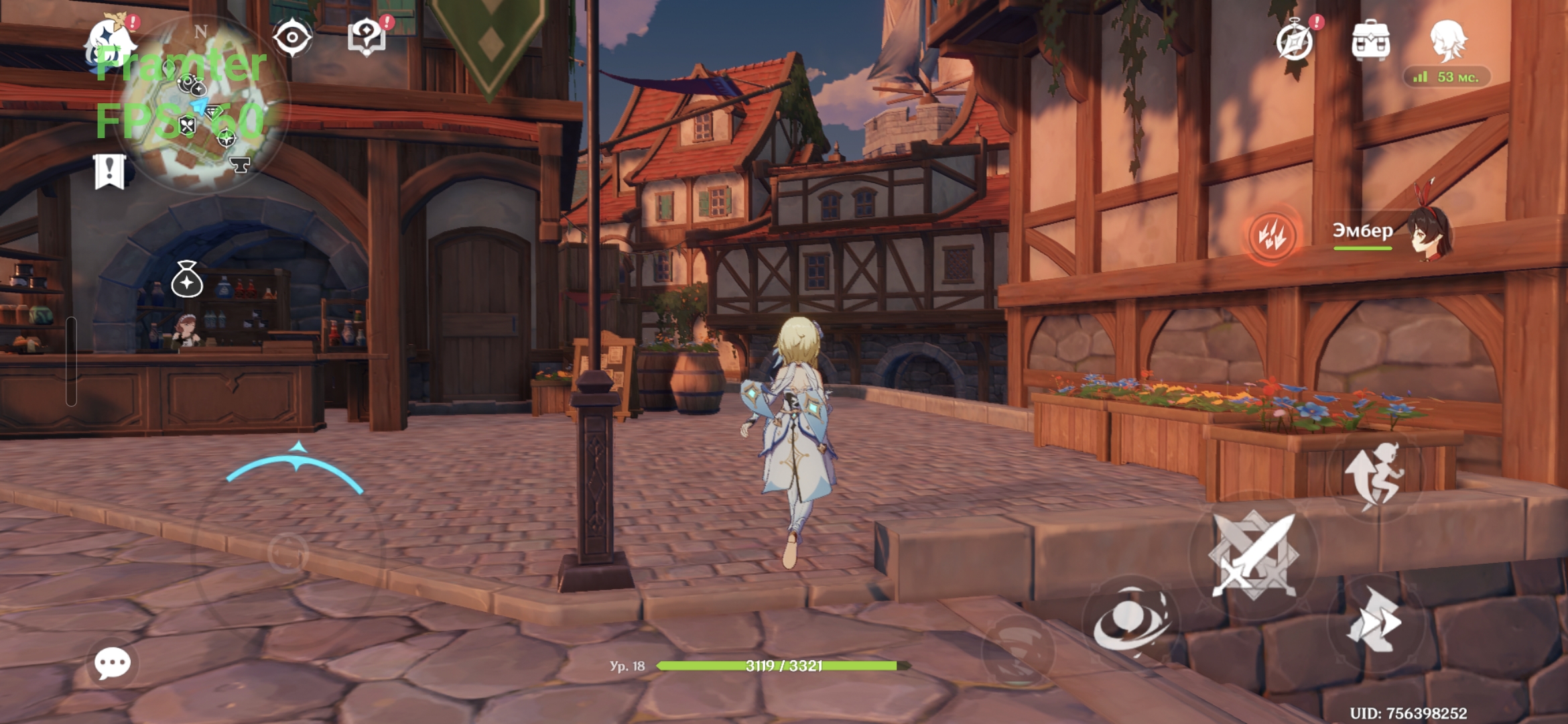This screenshot has height=724, width=1568.
Task: Tap the jump button
Action: point(1374,475)
